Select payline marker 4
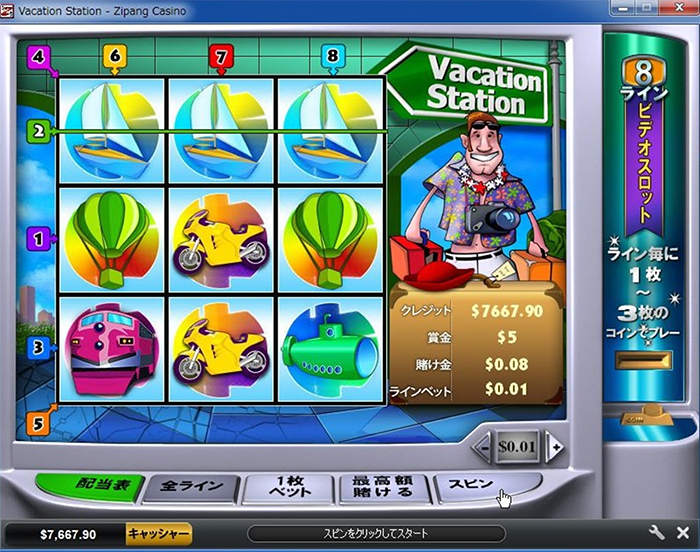This screenshot has height=552, width=700. pyautogui.click(x=39, y=56)
